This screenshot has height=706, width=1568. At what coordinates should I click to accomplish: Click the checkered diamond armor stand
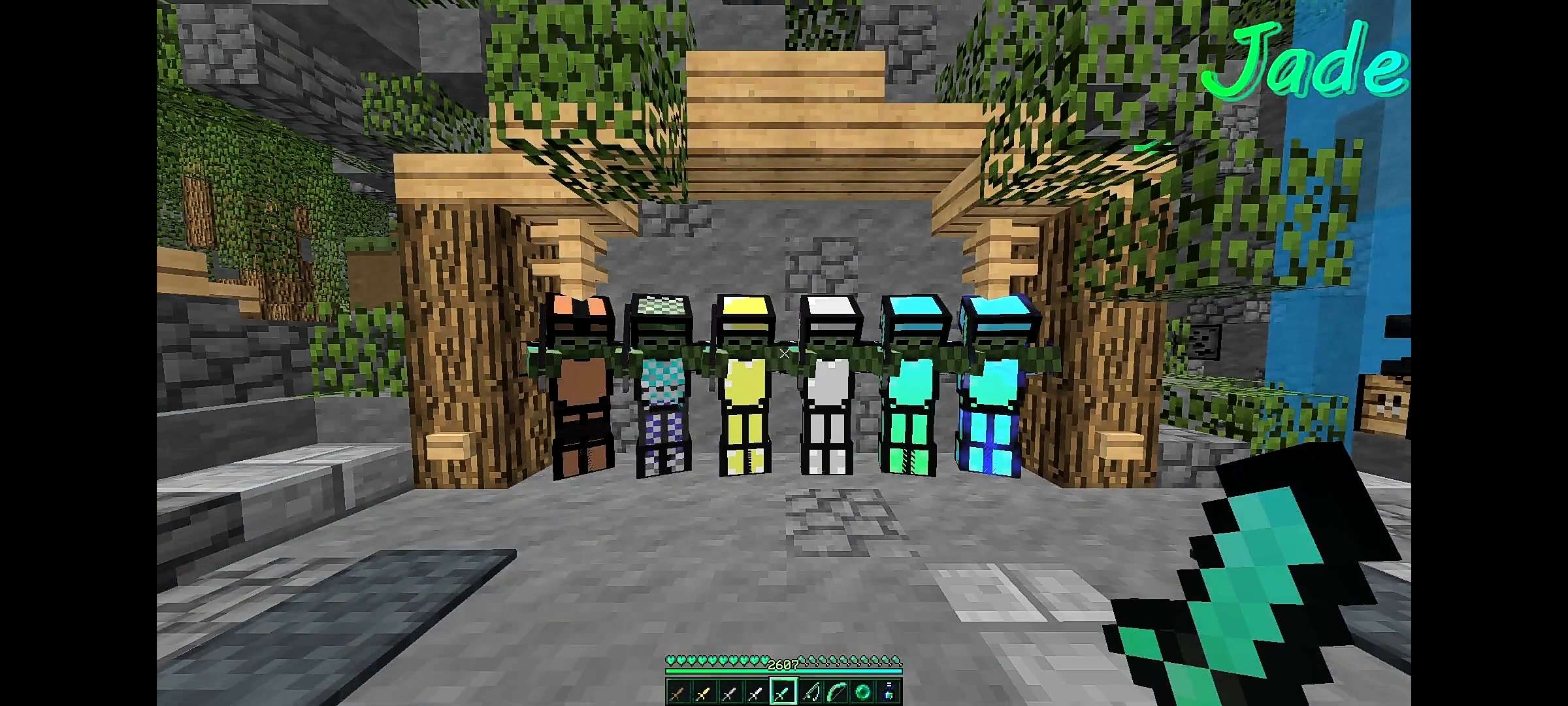point(662,392)
